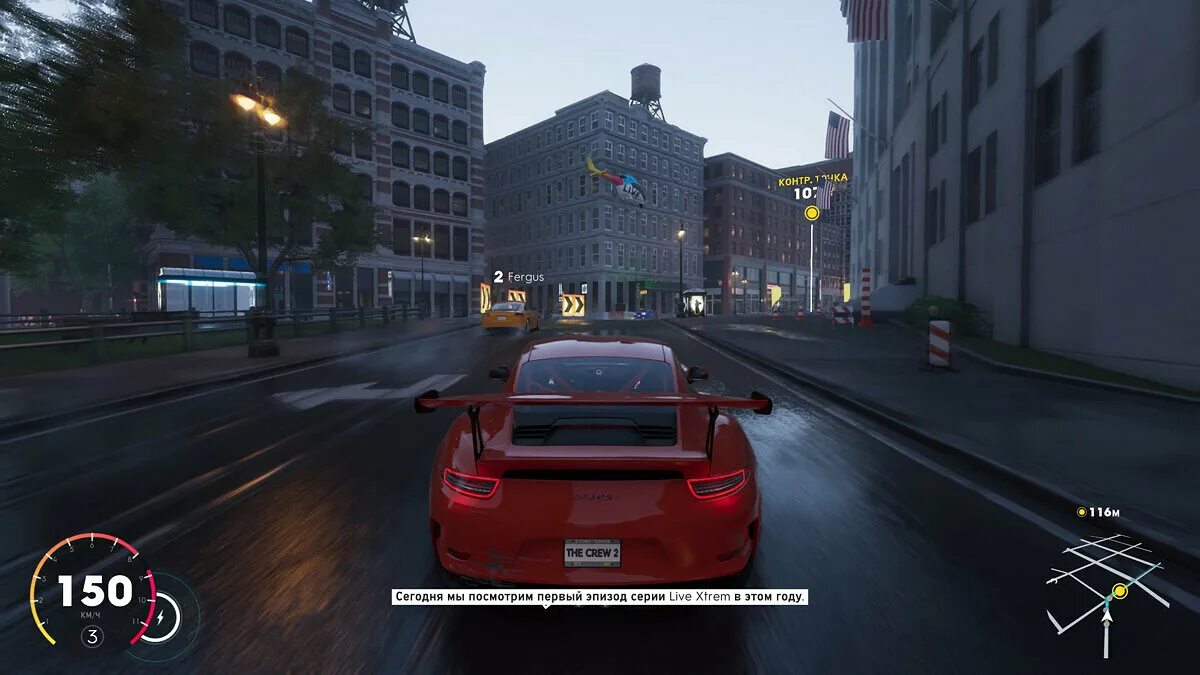
Task: Activate the nitro boost lightning icon
Action: [160, 618]
